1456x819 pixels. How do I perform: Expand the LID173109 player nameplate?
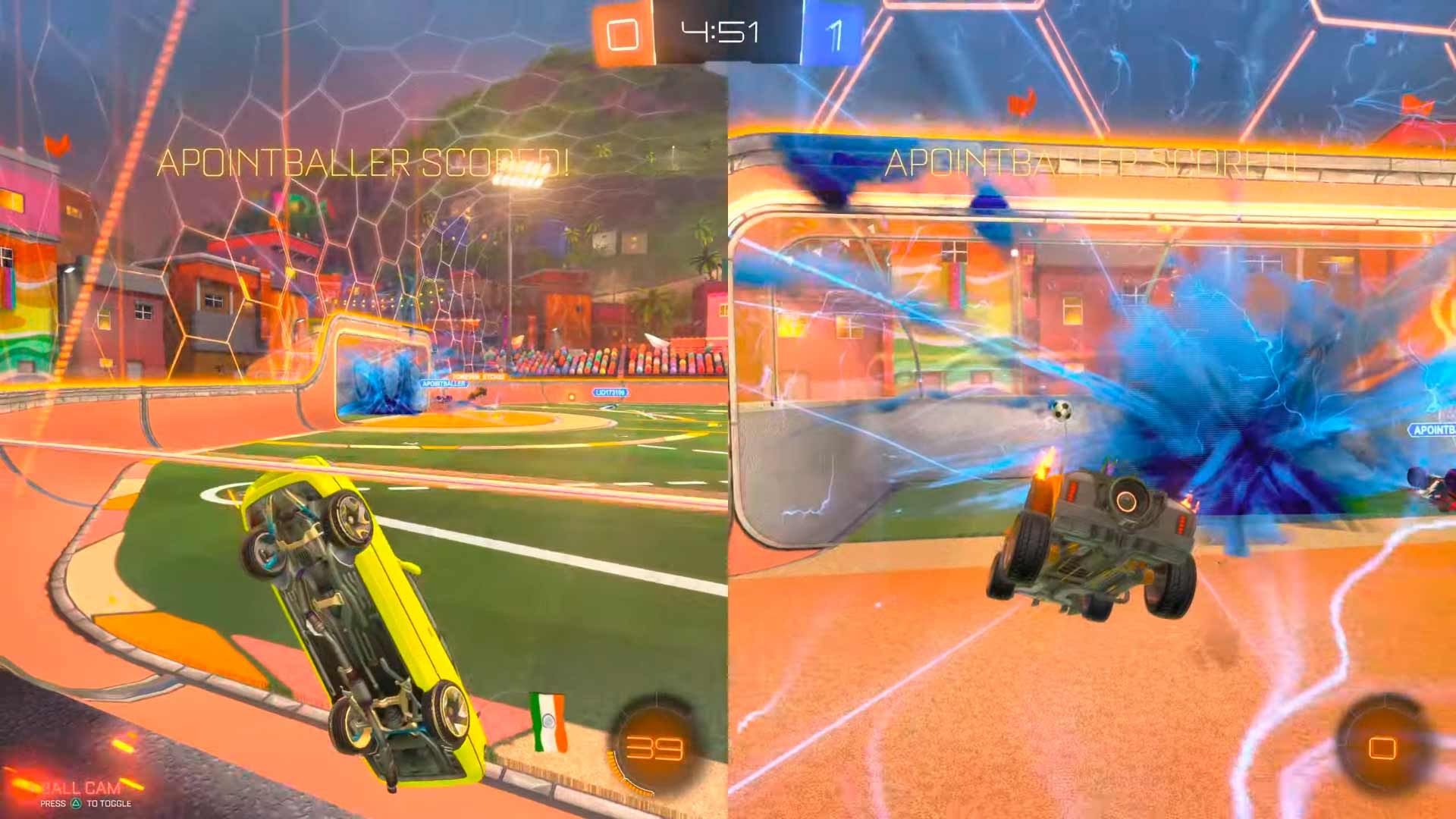pyautogui.click(x=611, y=392)
